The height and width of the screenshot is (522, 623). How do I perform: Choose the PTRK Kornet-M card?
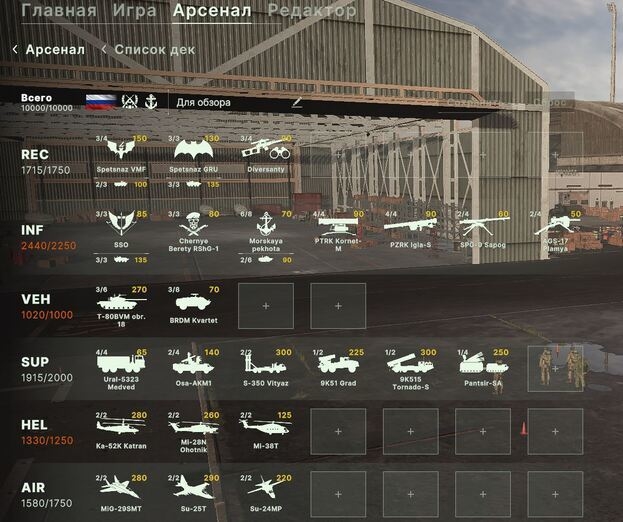(x=338, y=229)
